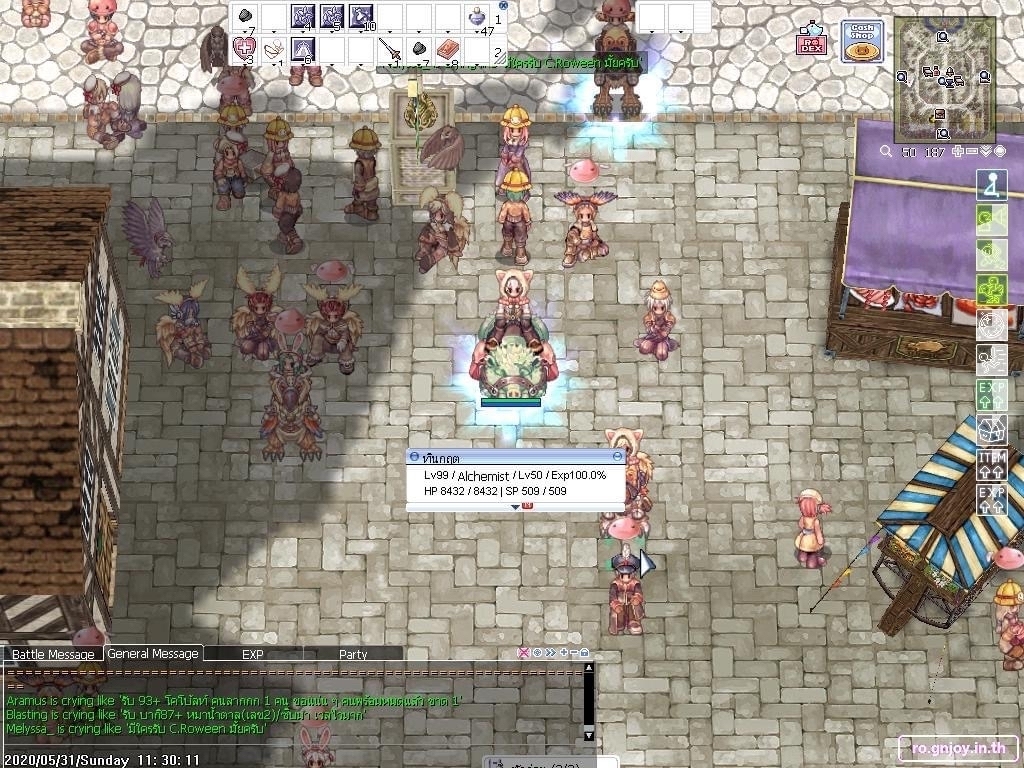The height and width of the screenshot is (768, 1024).
Task: Visit the ro.gnjoy.in.th watermark link
Action: coord(958,747)
